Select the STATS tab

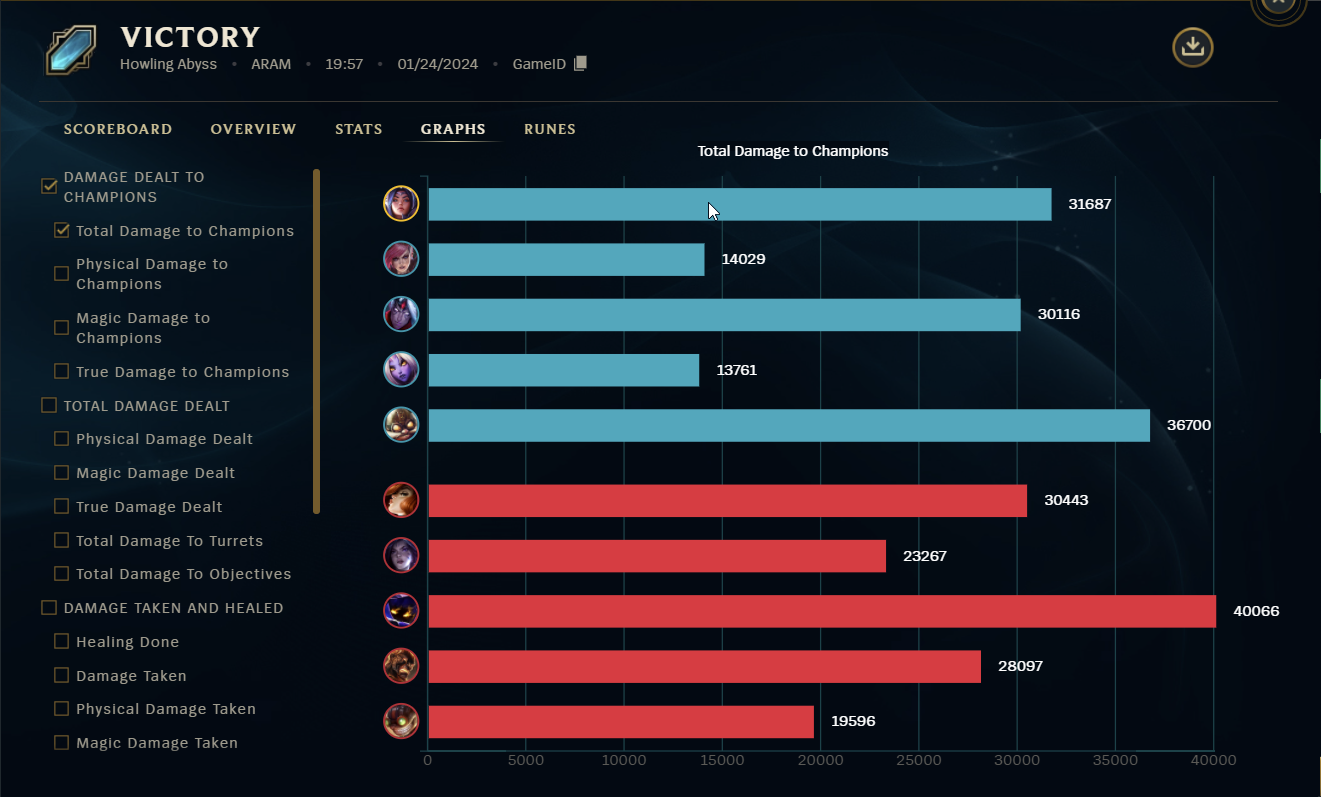click(359, 128)
